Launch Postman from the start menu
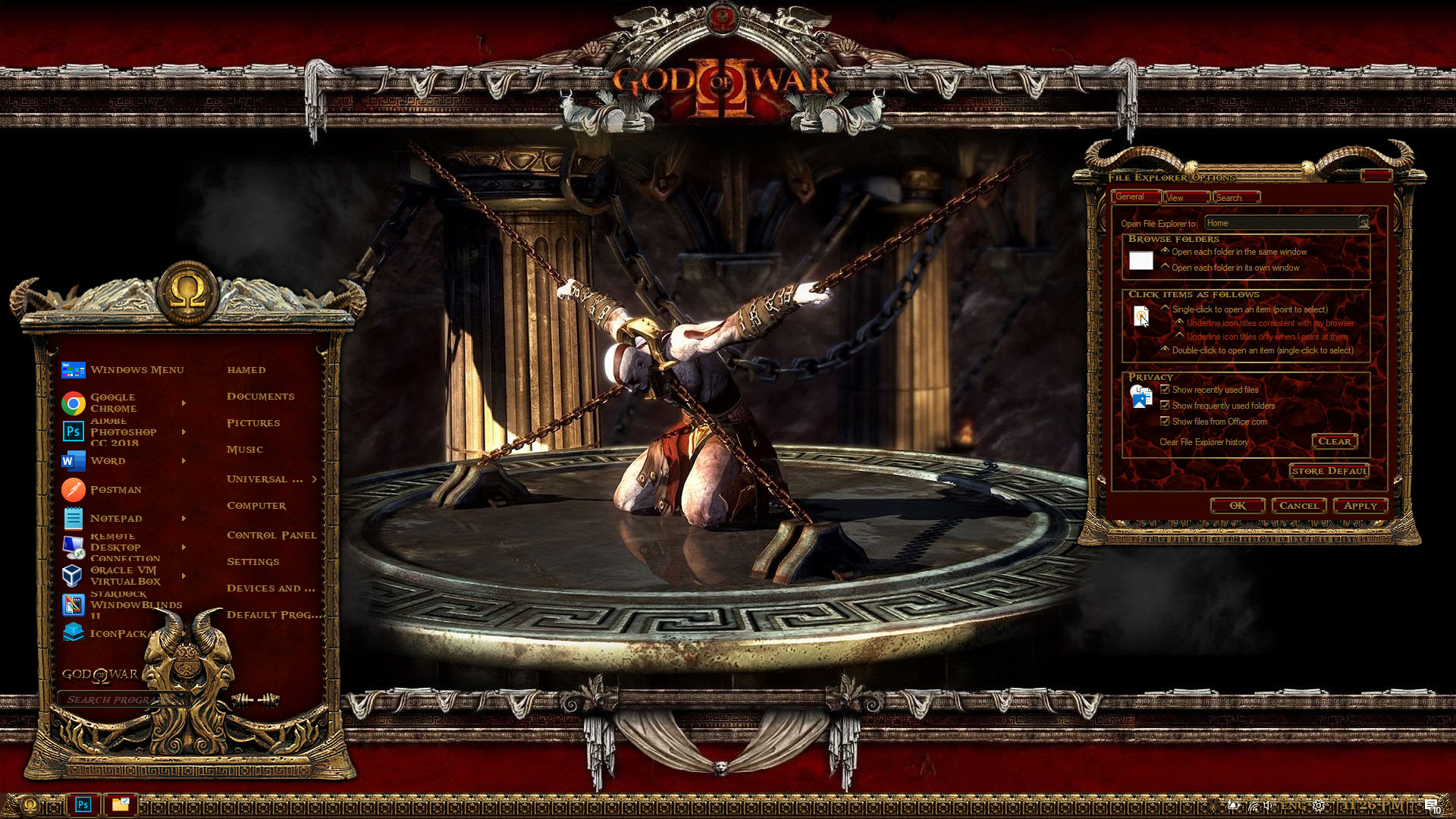This screenshot has height=819, width=1456. point(115,490)
